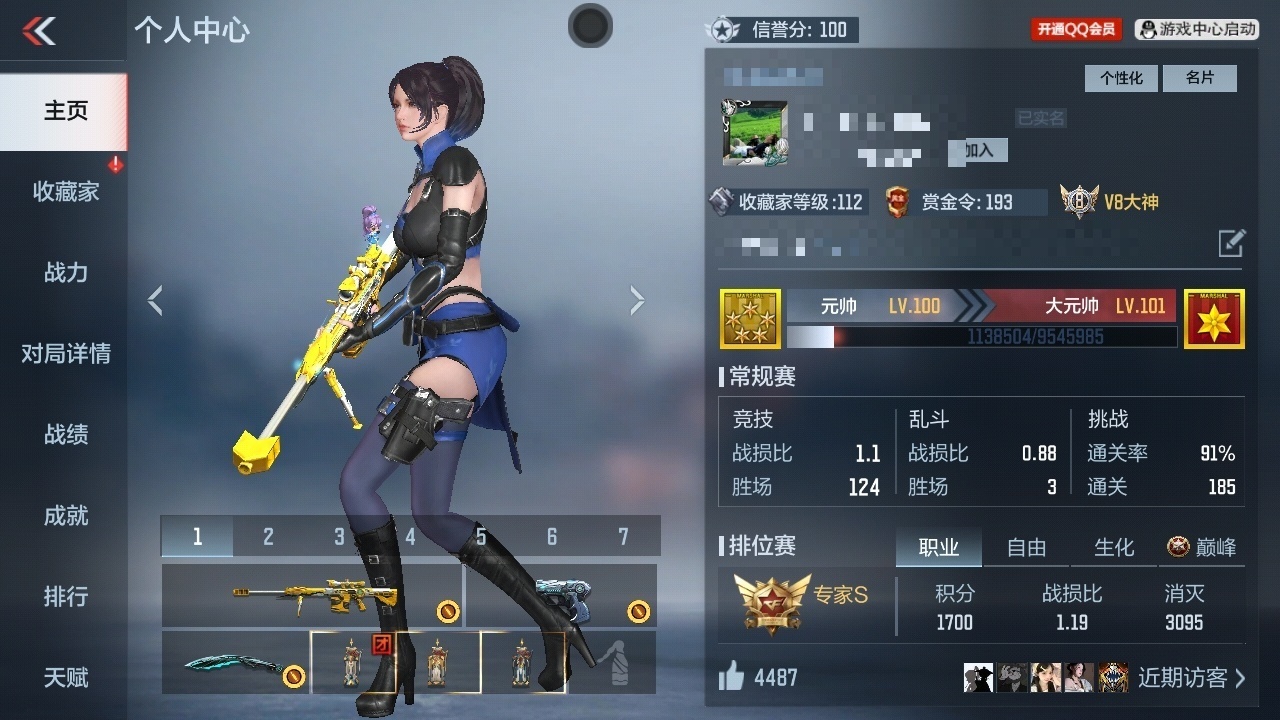Open the 成就 achievements page
Image resolution: width=1280 pixels, height=720 pixels.
(x=65, y=515)
